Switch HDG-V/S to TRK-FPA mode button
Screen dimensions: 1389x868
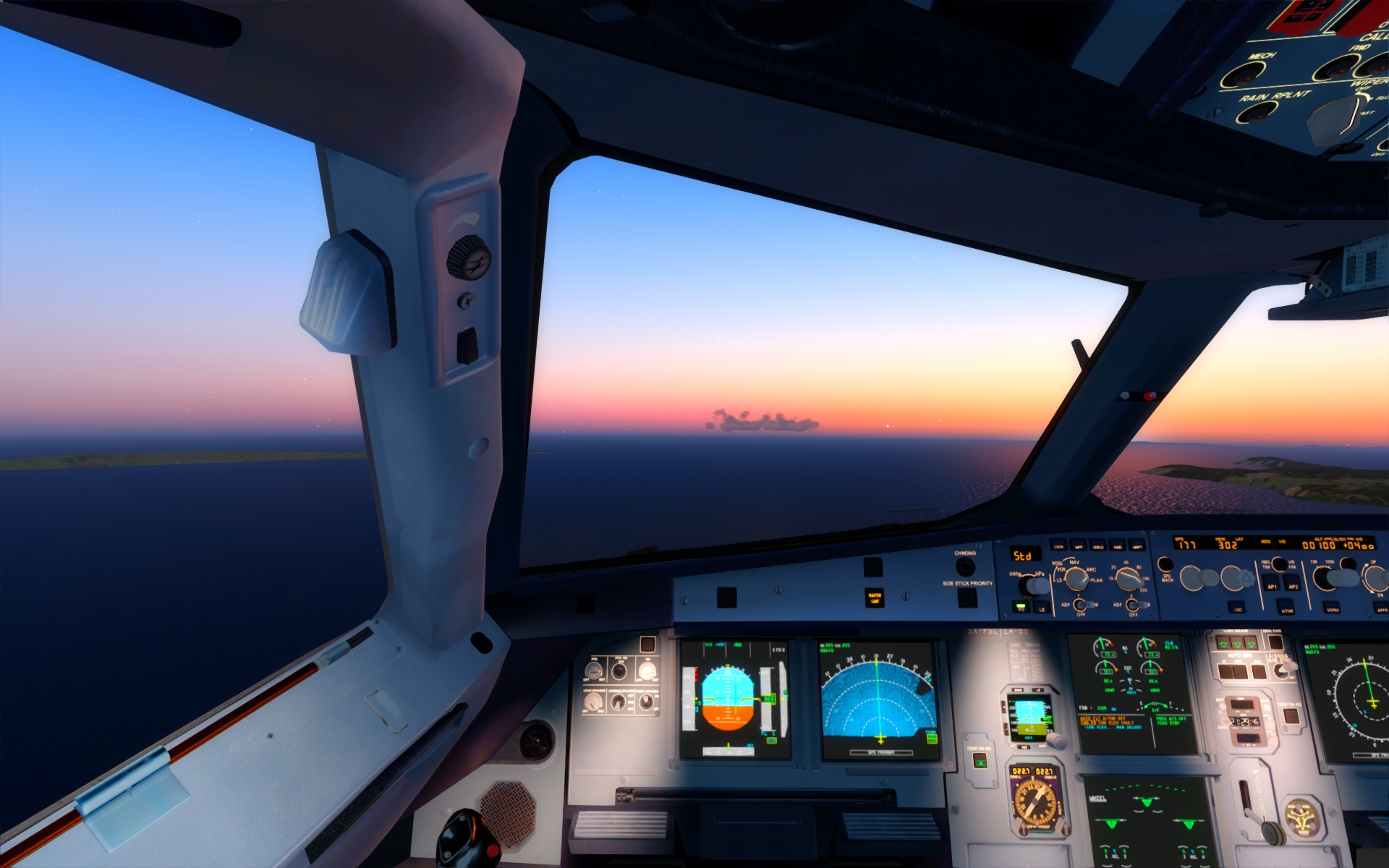click(x=1279, y=563)
